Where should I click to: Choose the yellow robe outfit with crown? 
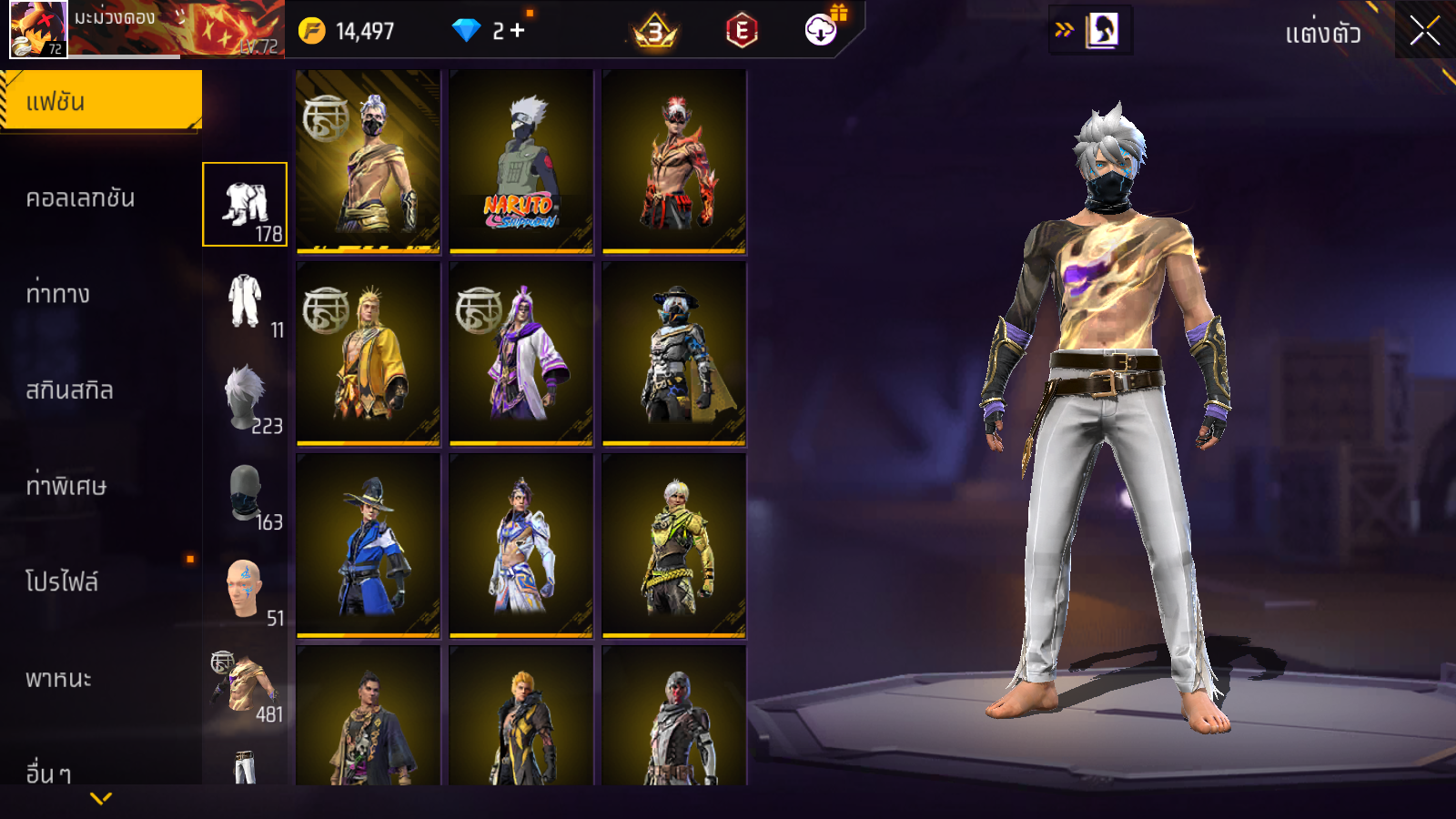369,354
